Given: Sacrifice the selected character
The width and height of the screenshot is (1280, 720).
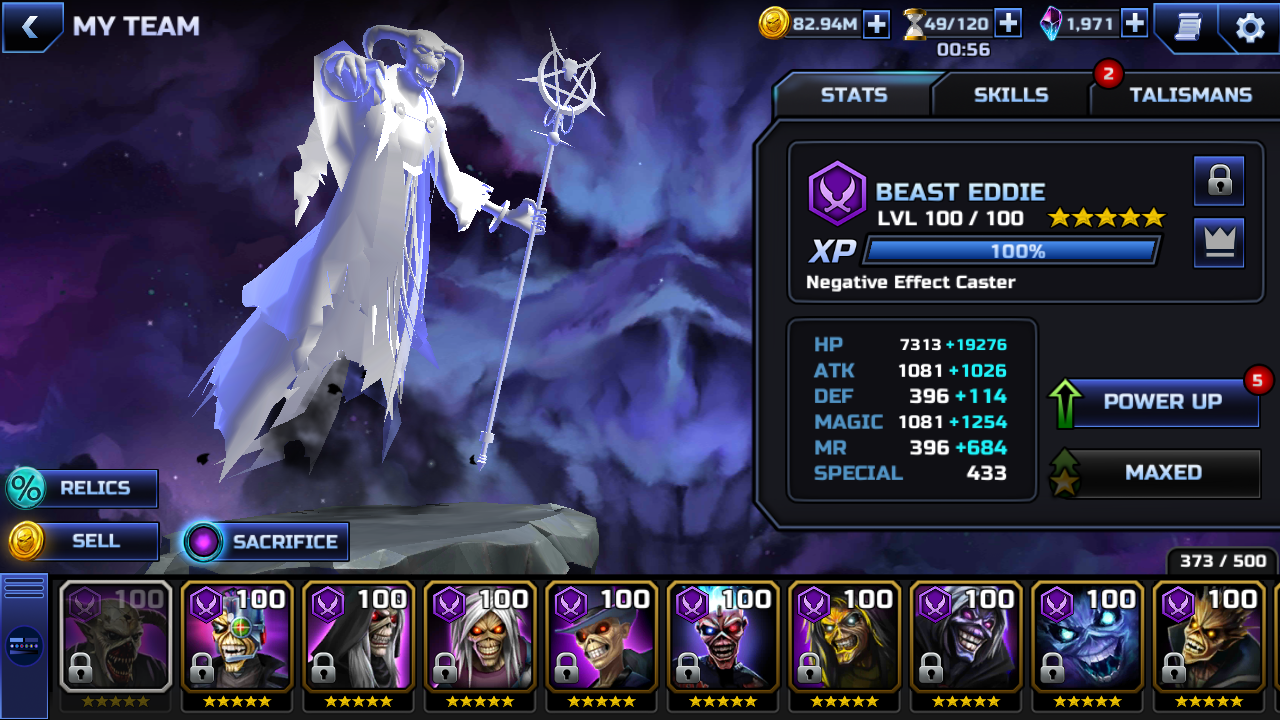Looking at the screenshot, I should tap(268, 542).
